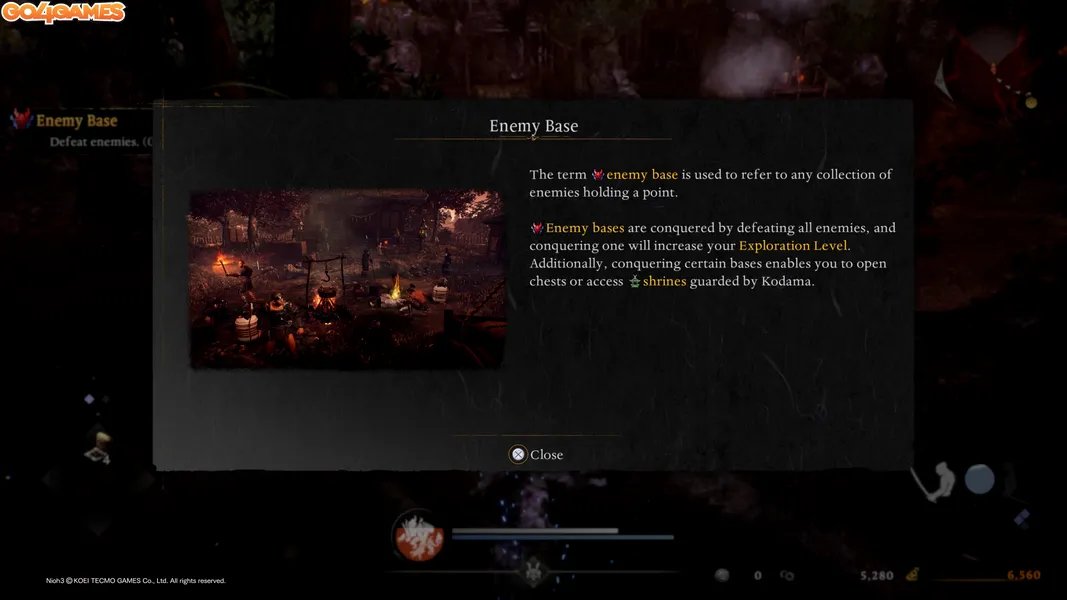Viewport: 1067px width, 600px height.
Task: Follow the Exploration Level keyword
Action: pos(792,246)
